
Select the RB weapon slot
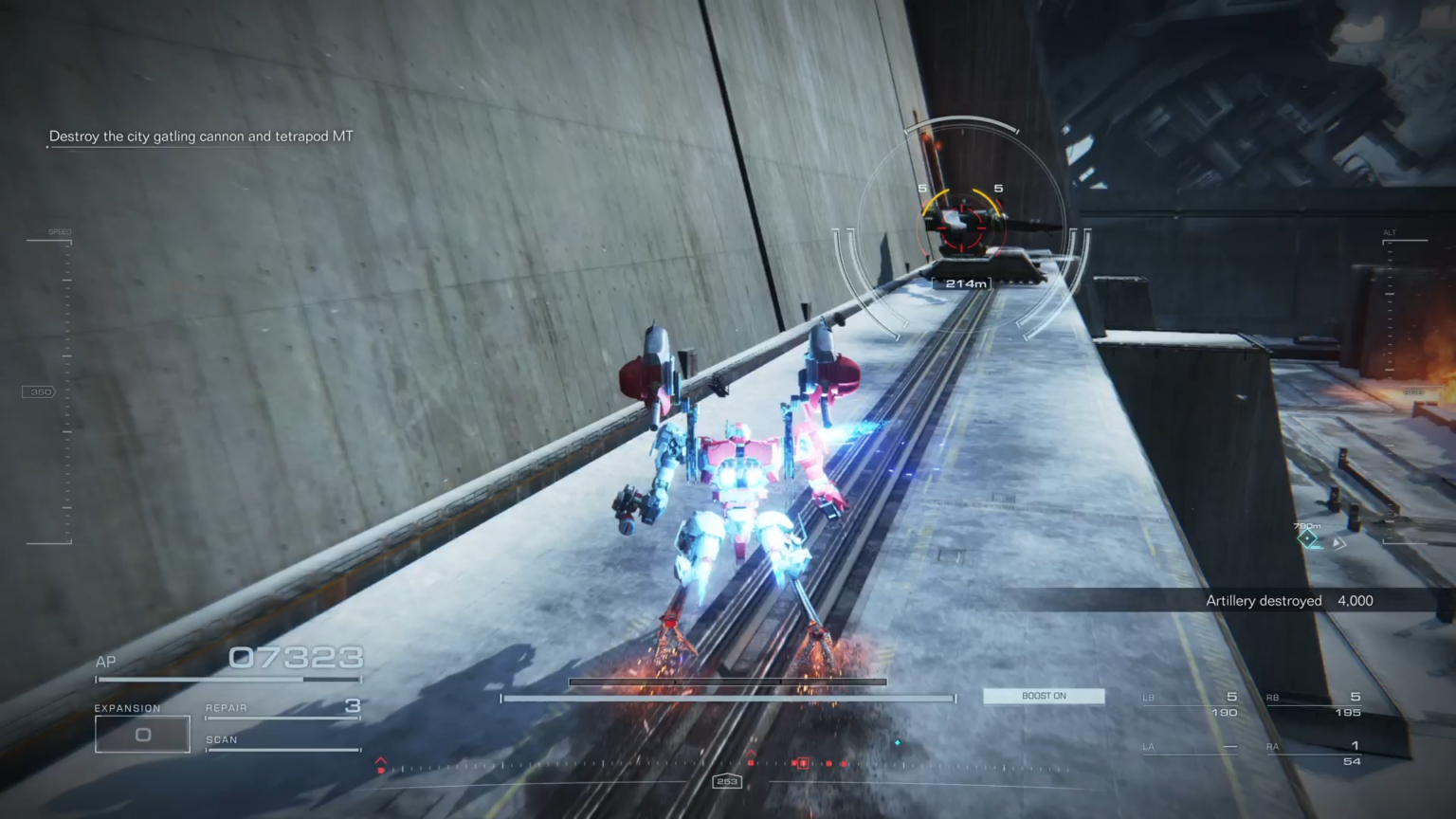pyautogui.click(x=1314, y=704)
